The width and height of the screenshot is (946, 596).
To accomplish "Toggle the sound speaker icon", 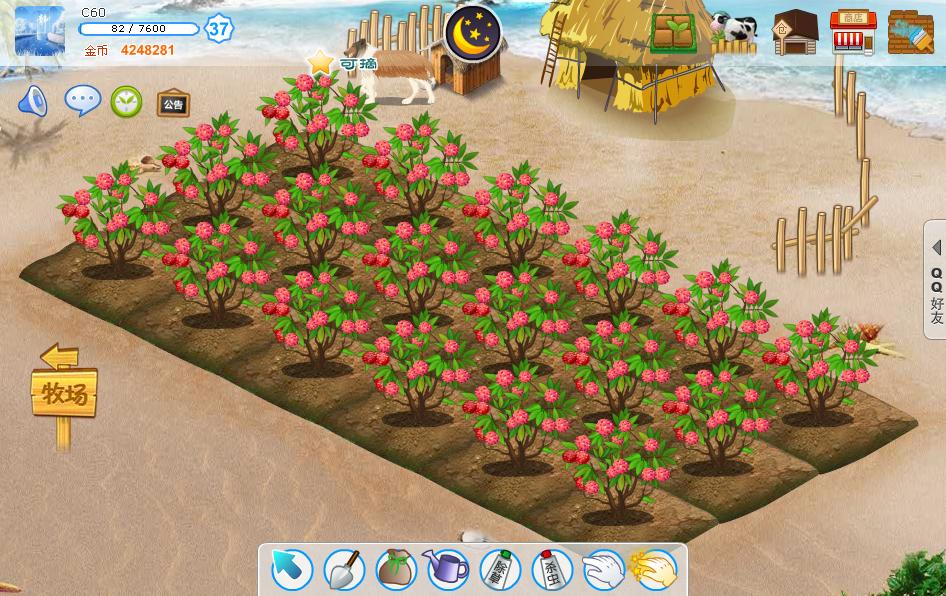I will point(33,101).
